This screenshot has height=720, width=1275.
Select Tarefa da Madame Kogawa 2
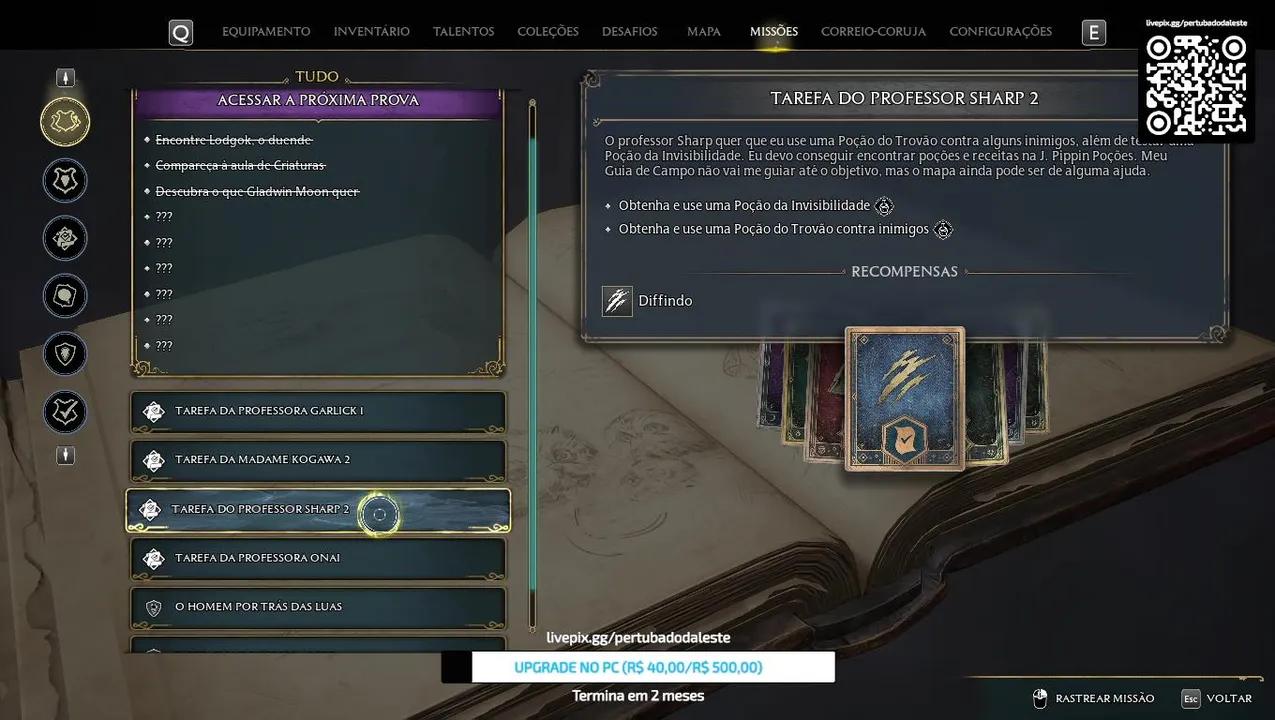click(x=318, y=460)
